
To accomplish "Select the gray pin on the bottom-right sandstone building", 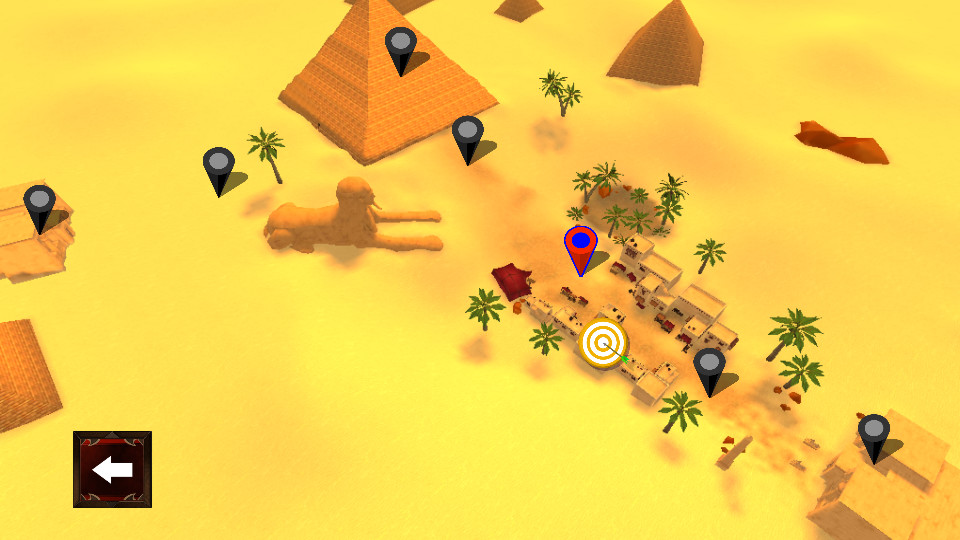I will (x=873, y=435).
